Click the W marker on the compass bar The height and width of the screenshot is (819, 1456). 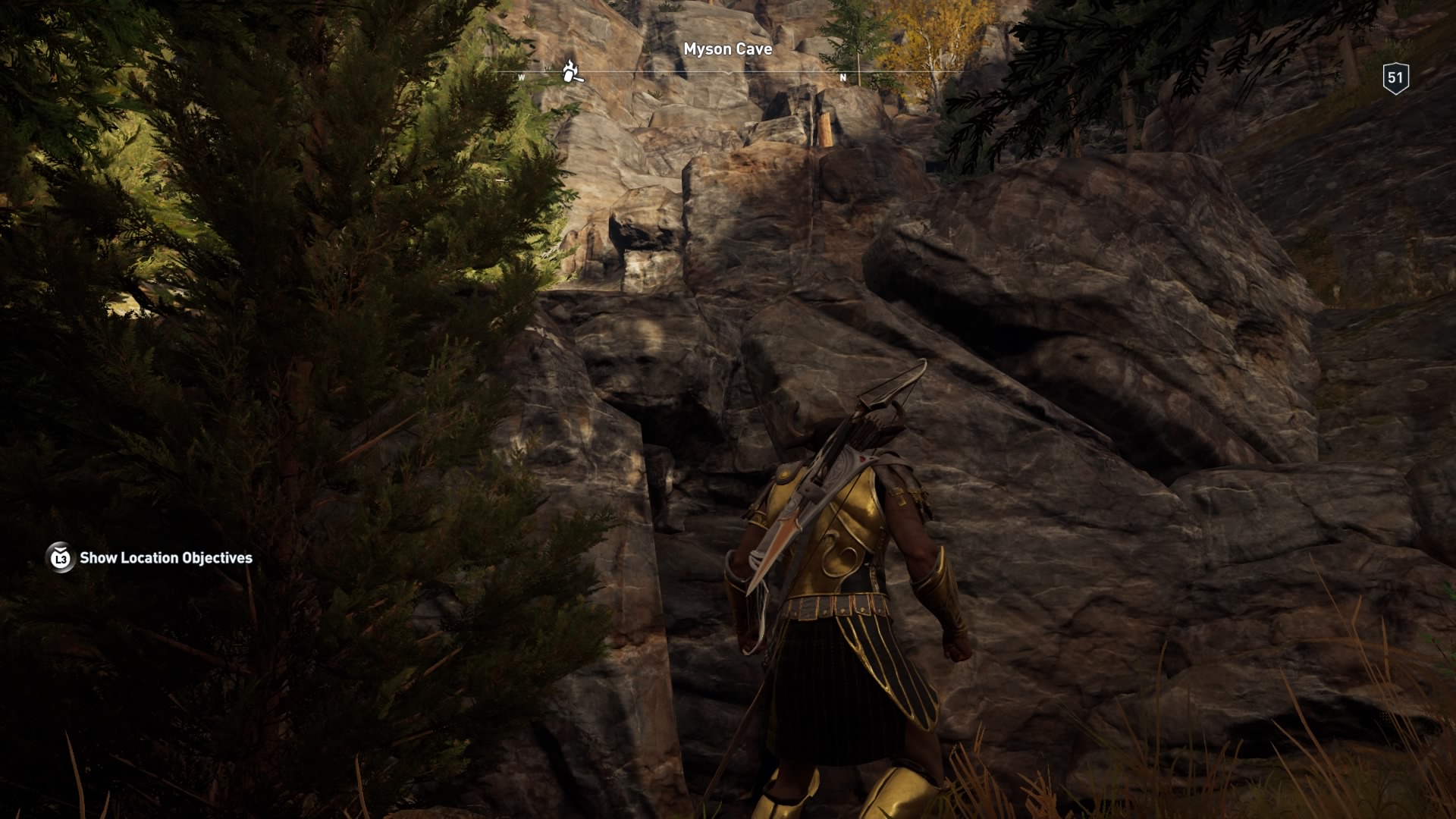[520, 77]
